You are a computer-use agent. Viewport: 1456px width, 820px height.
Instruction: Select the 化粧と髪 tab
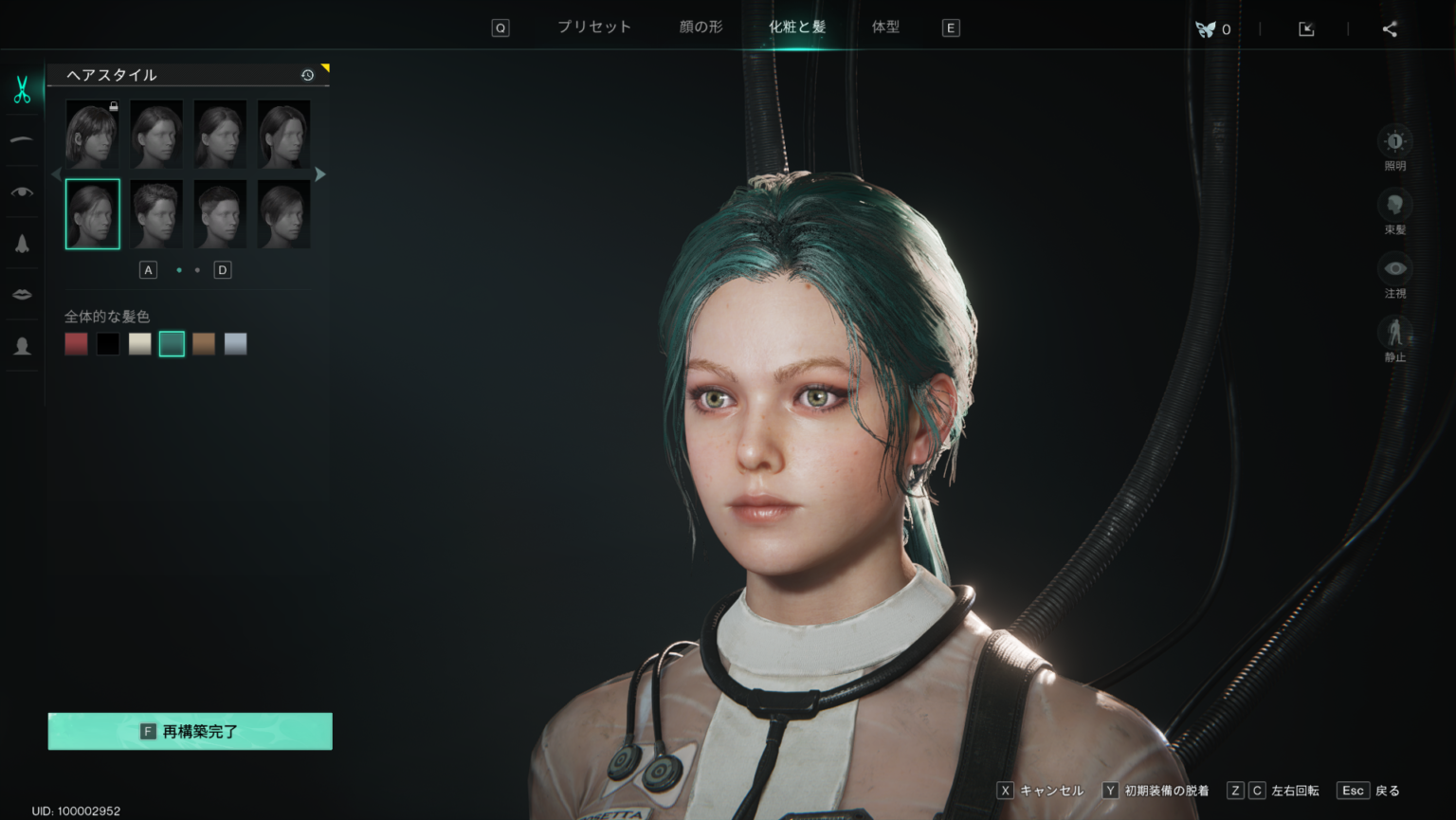click(797, 27)
